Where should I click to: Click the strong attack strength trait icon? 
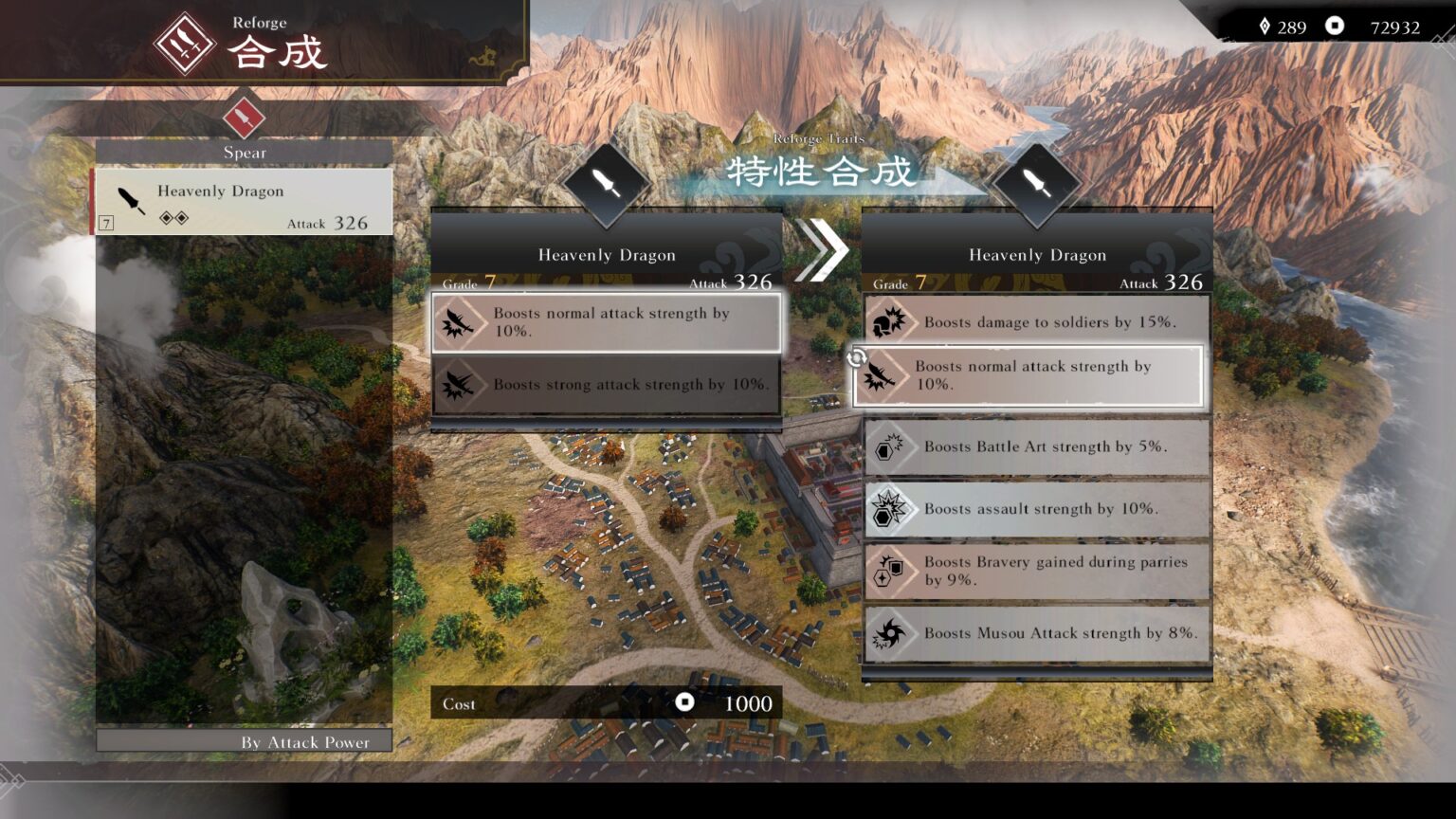click(x=460, y=385)
